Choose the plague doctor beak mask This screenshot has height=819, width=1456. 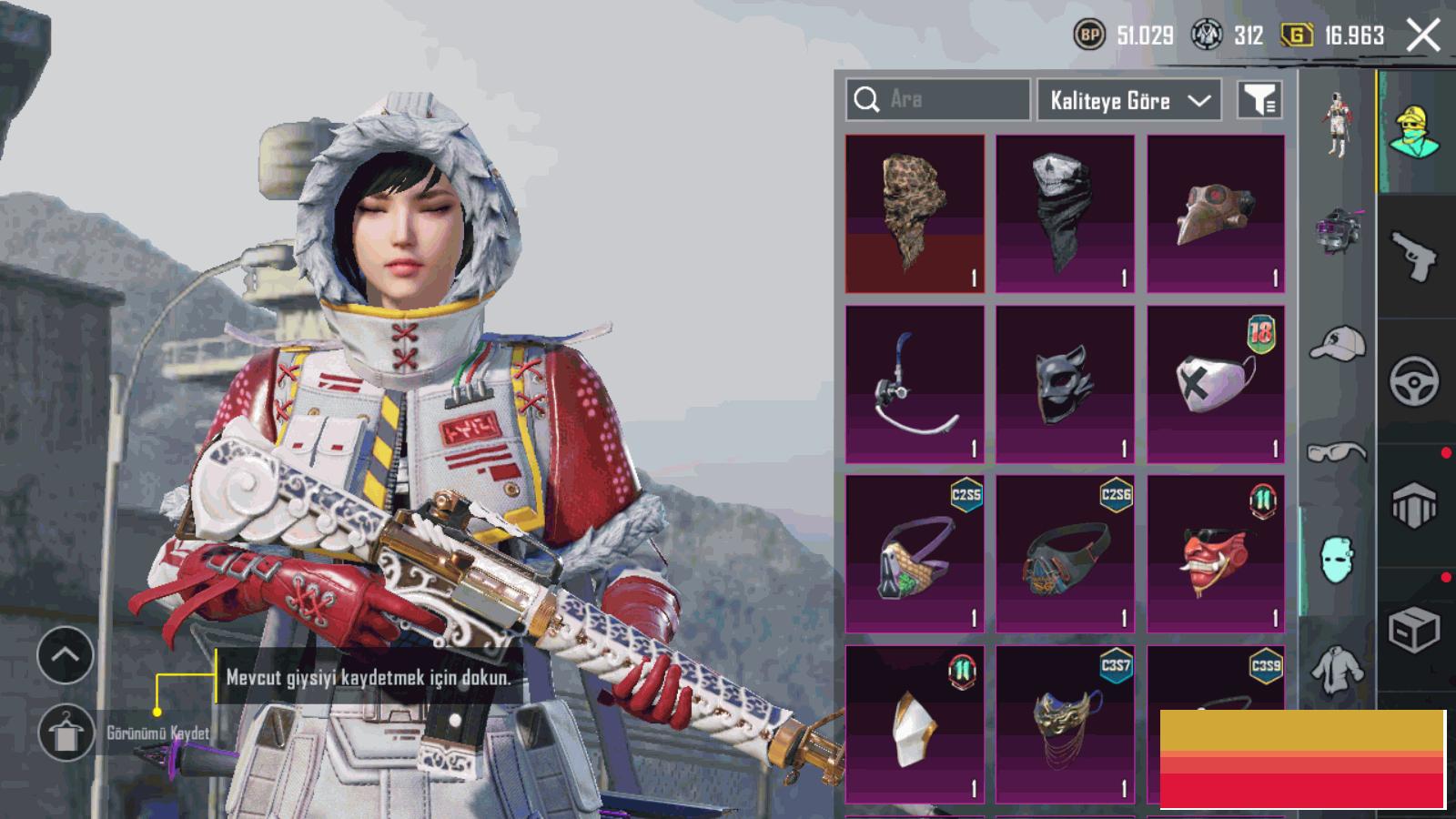point(1216,214)
